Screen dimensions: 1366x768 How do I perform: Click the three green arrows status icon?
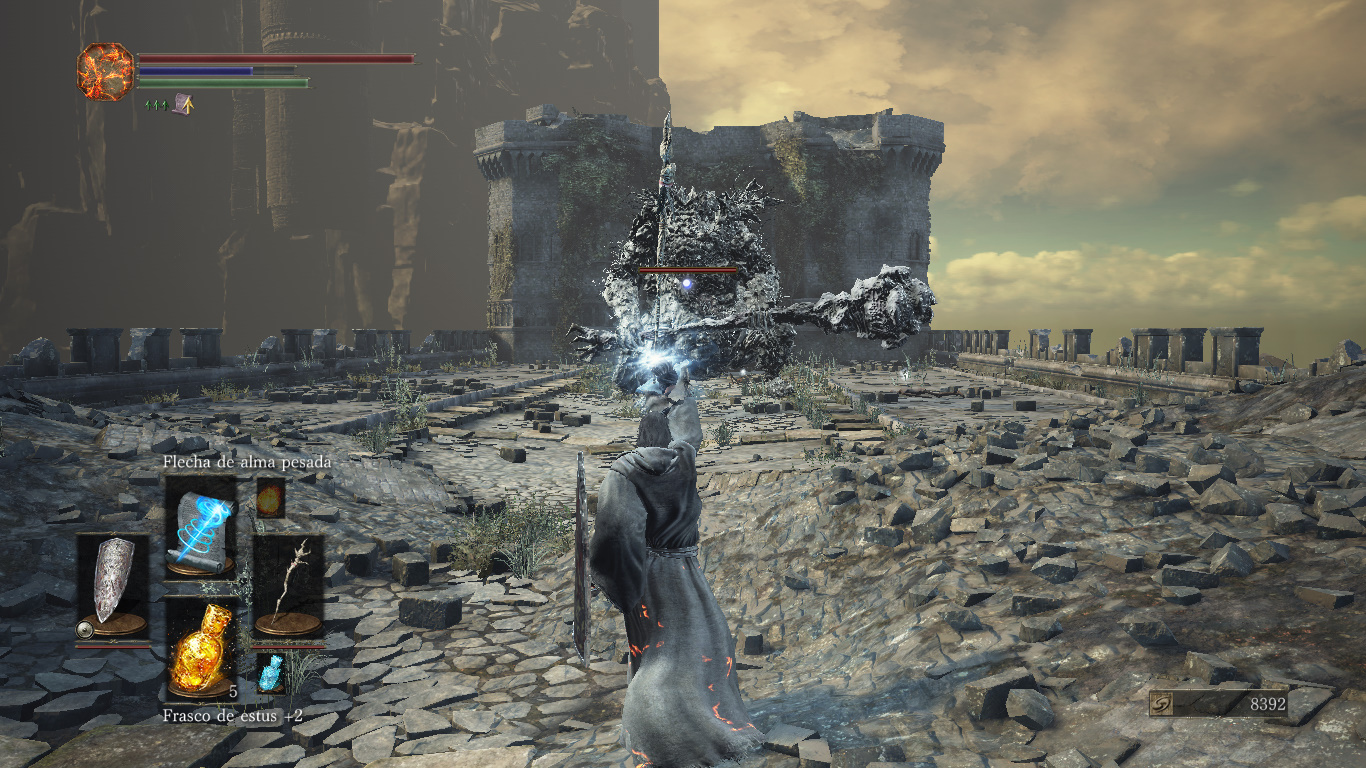coord(155,104)
